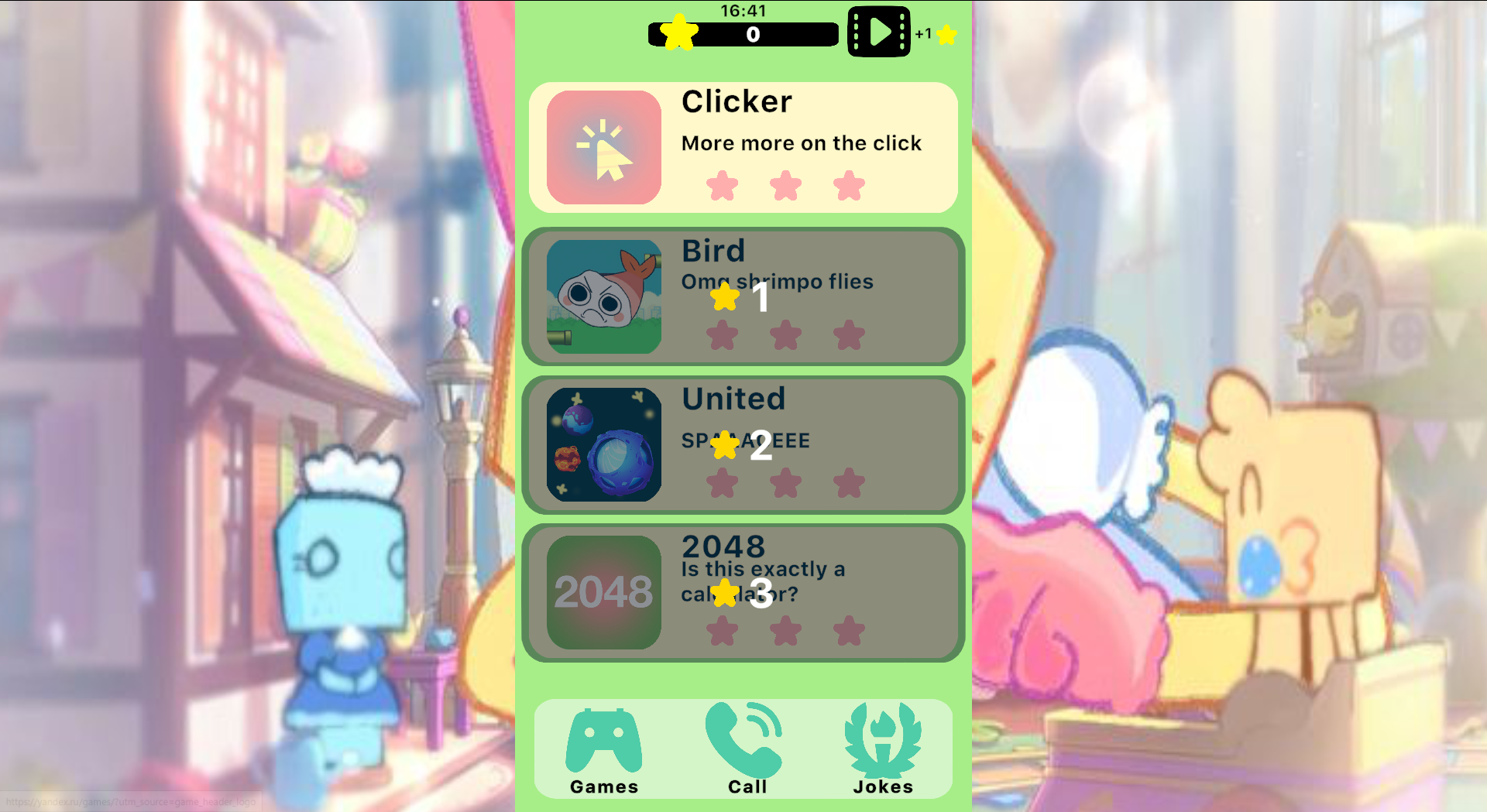This screenshot has width=1487, height=812.
Task: Open Clicker via the pink cursor icon
Action: (603, 148)
